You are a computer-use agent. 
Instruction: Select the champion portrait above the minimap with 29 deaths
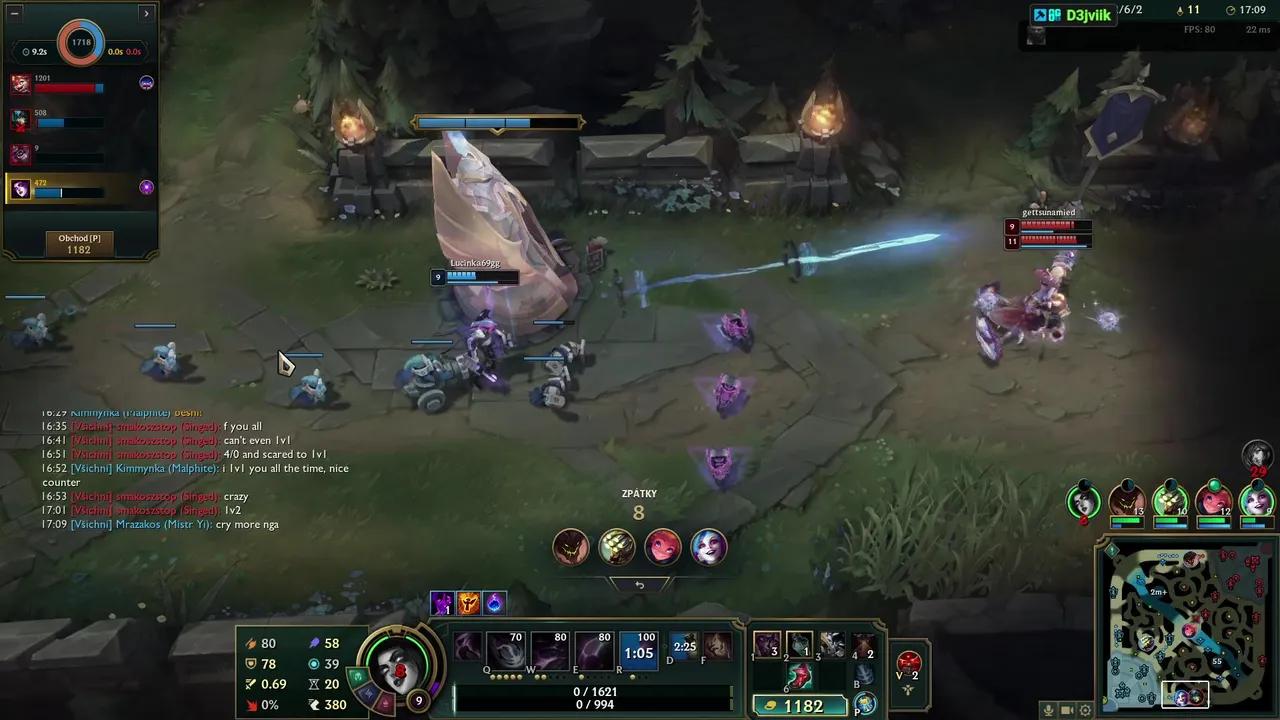pos(1256,456)
